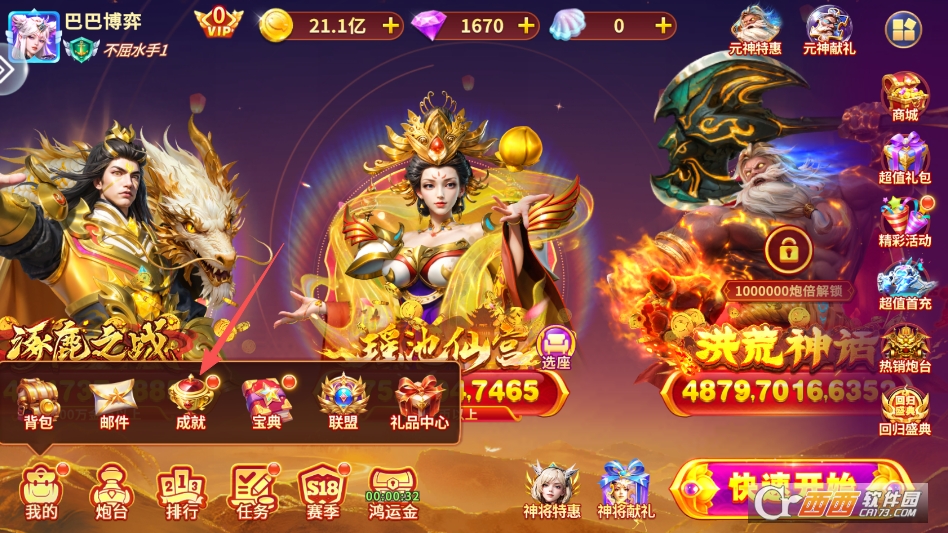The width and height of the screenshot is (948, 533).
Task: Open the 任务 quest list
Action: coord(253,491)
